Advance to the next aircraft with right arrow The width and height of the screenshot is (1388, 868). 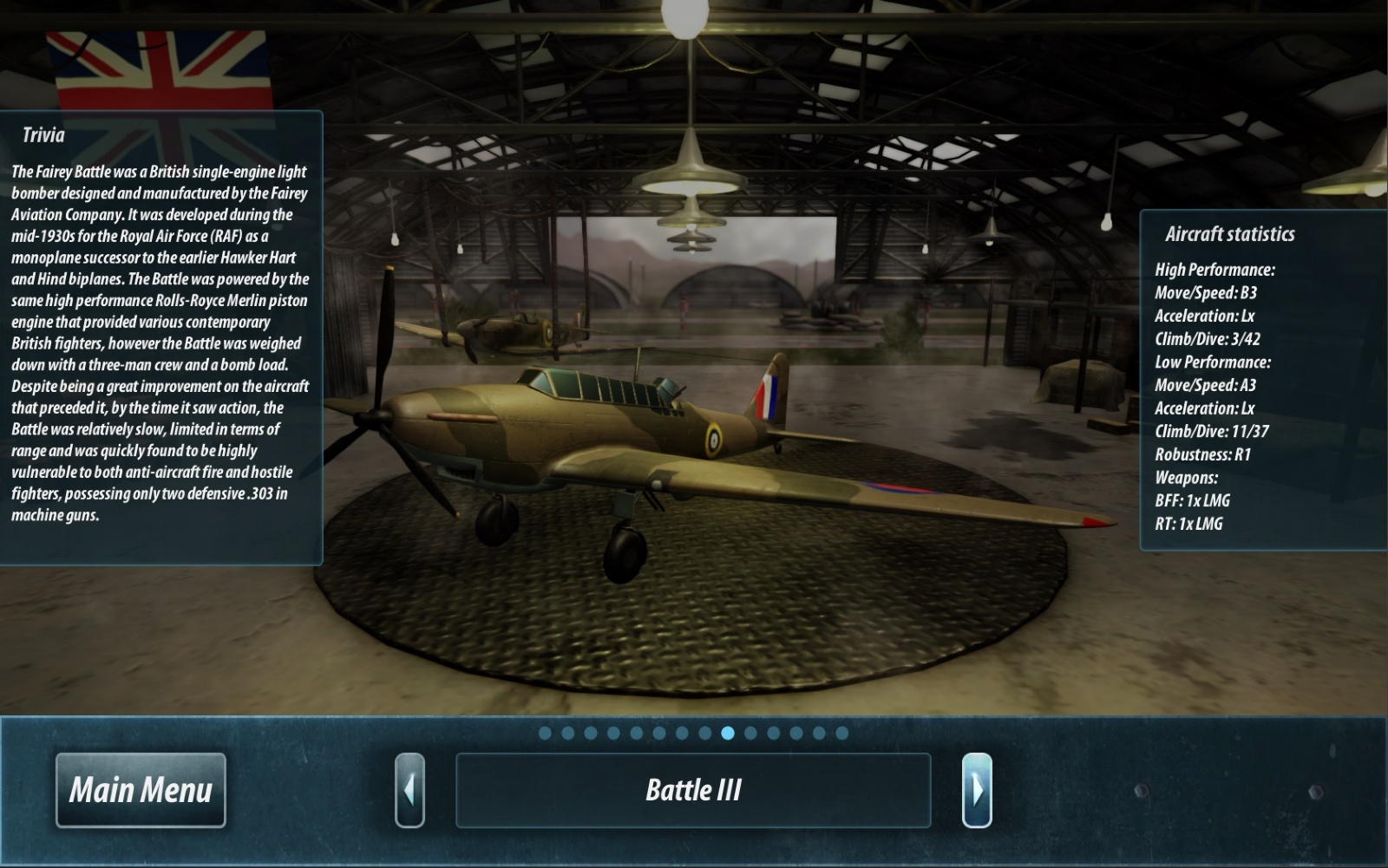(977, 790)
